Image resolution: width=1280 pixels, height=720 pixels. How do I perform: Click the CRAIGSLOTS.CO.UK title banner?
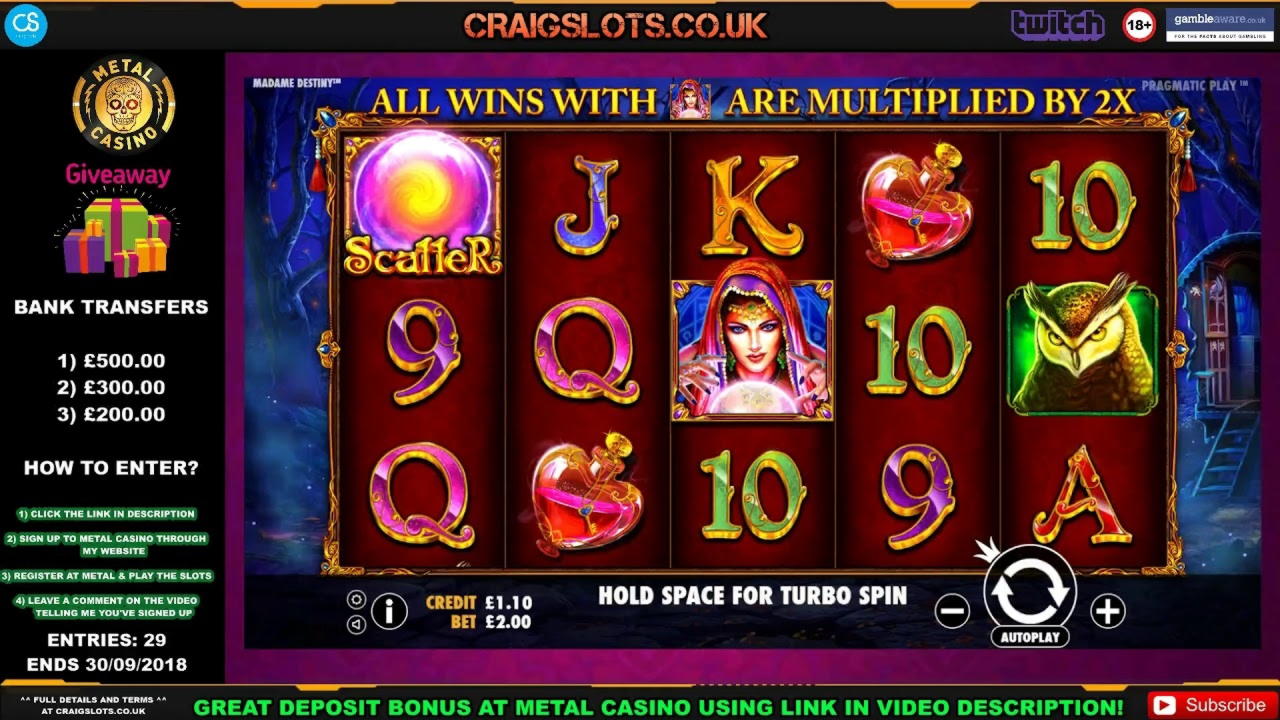coord(613,25)
